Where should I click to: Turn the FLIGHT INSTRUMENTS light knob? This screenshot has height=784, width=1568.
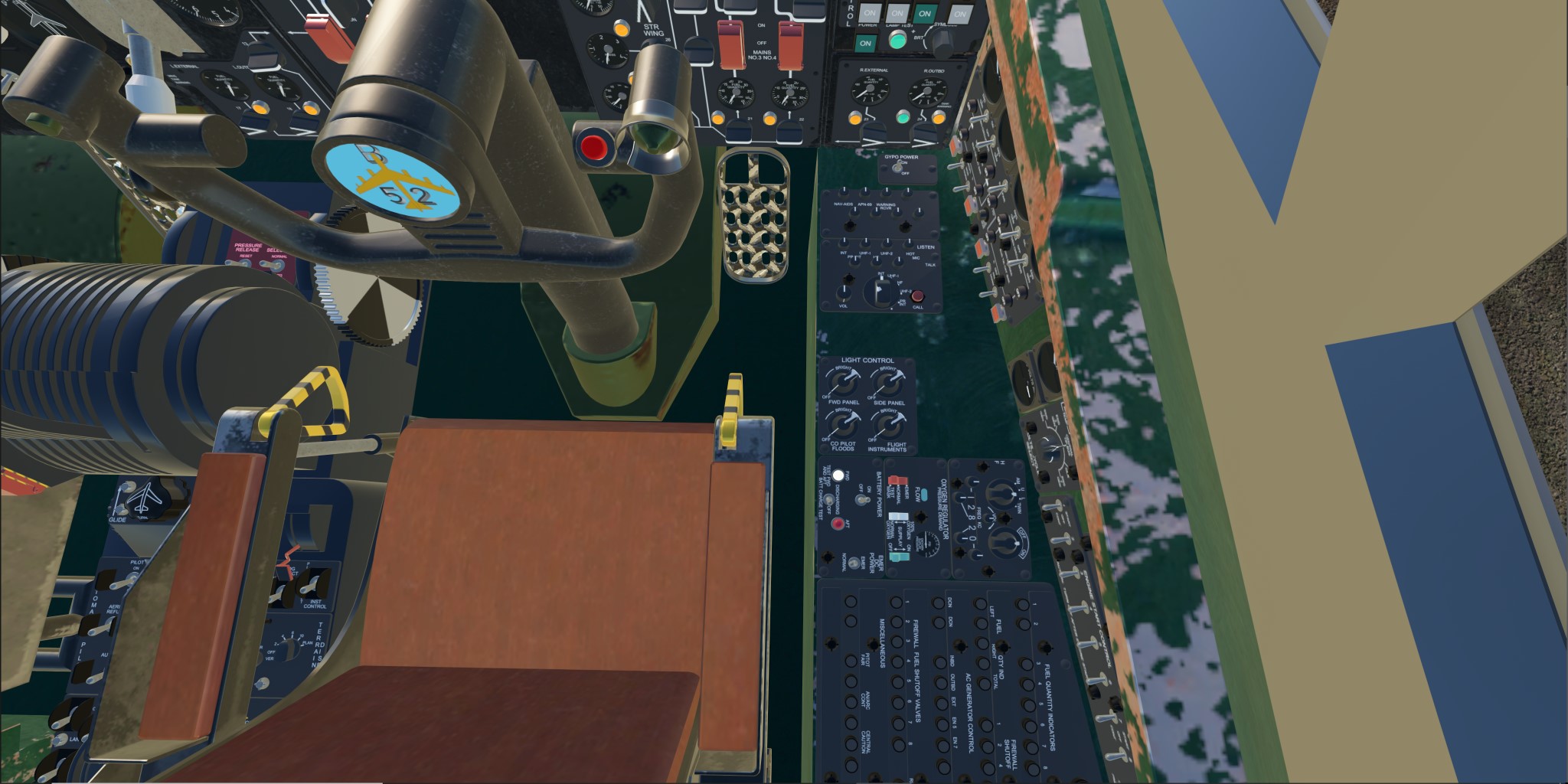[888, 423]
